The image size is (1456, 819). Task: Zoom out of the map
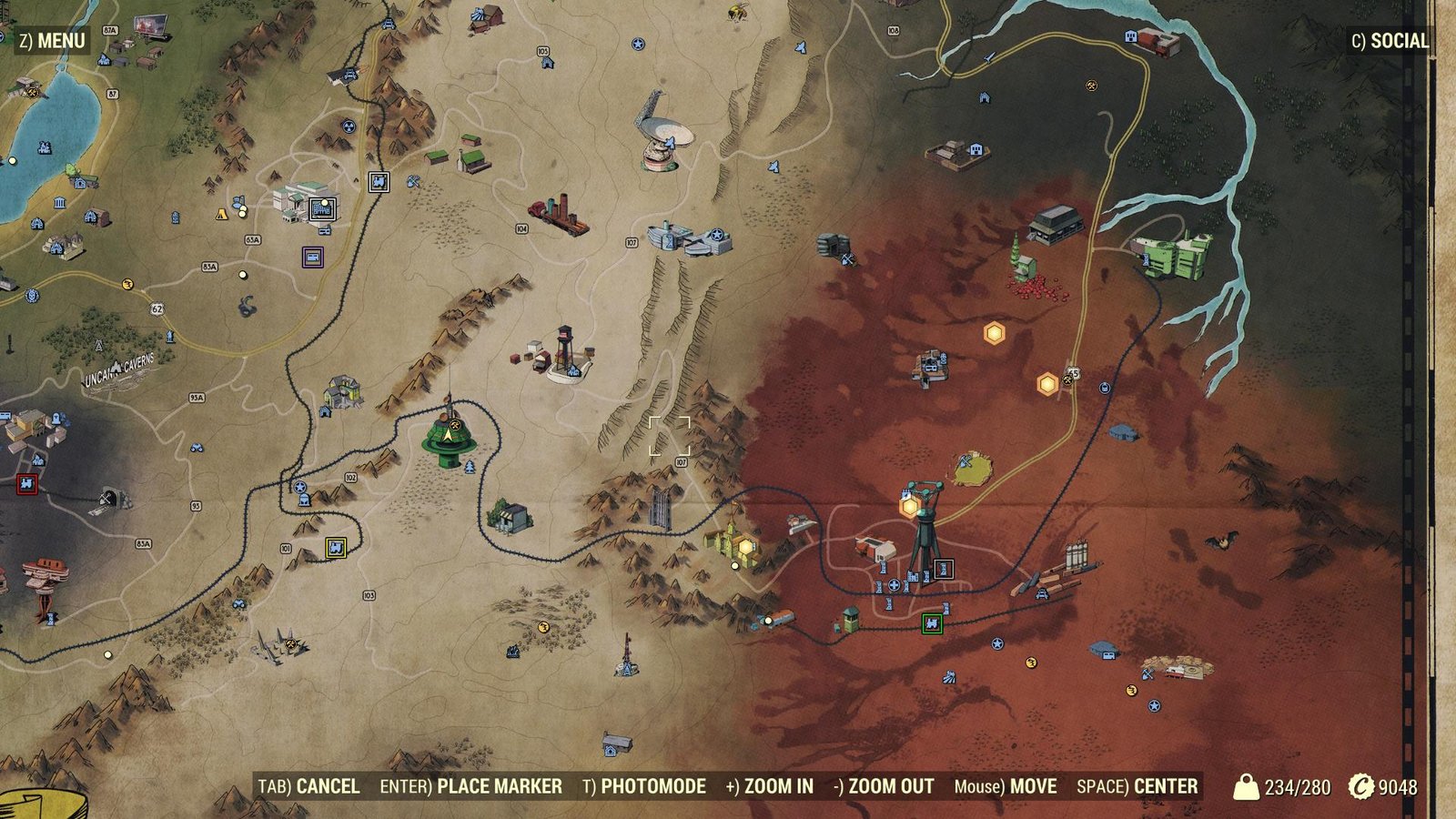884,786
